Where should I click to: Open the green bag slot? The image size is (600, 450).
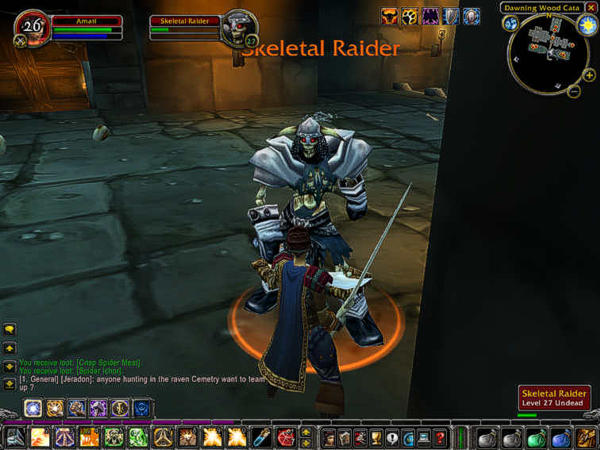click(x=535, y=437)
